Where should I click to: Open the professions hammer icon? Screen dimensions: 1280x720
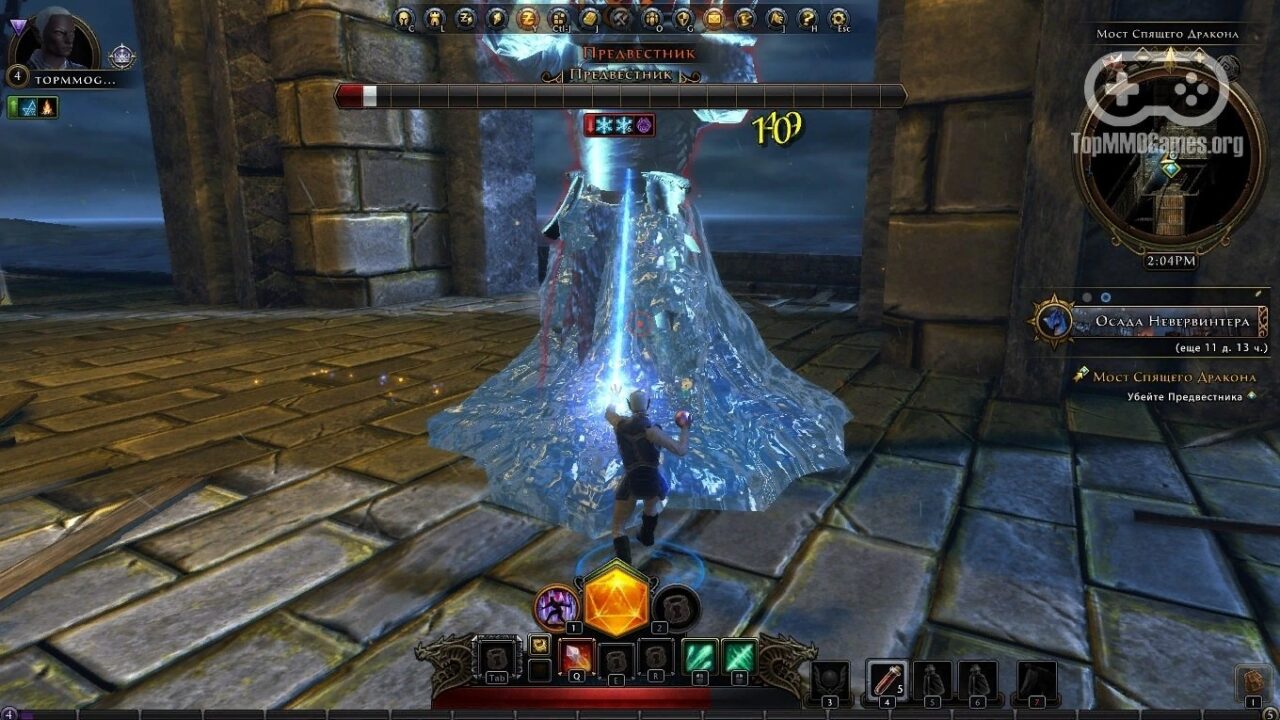tap(620, 18)
